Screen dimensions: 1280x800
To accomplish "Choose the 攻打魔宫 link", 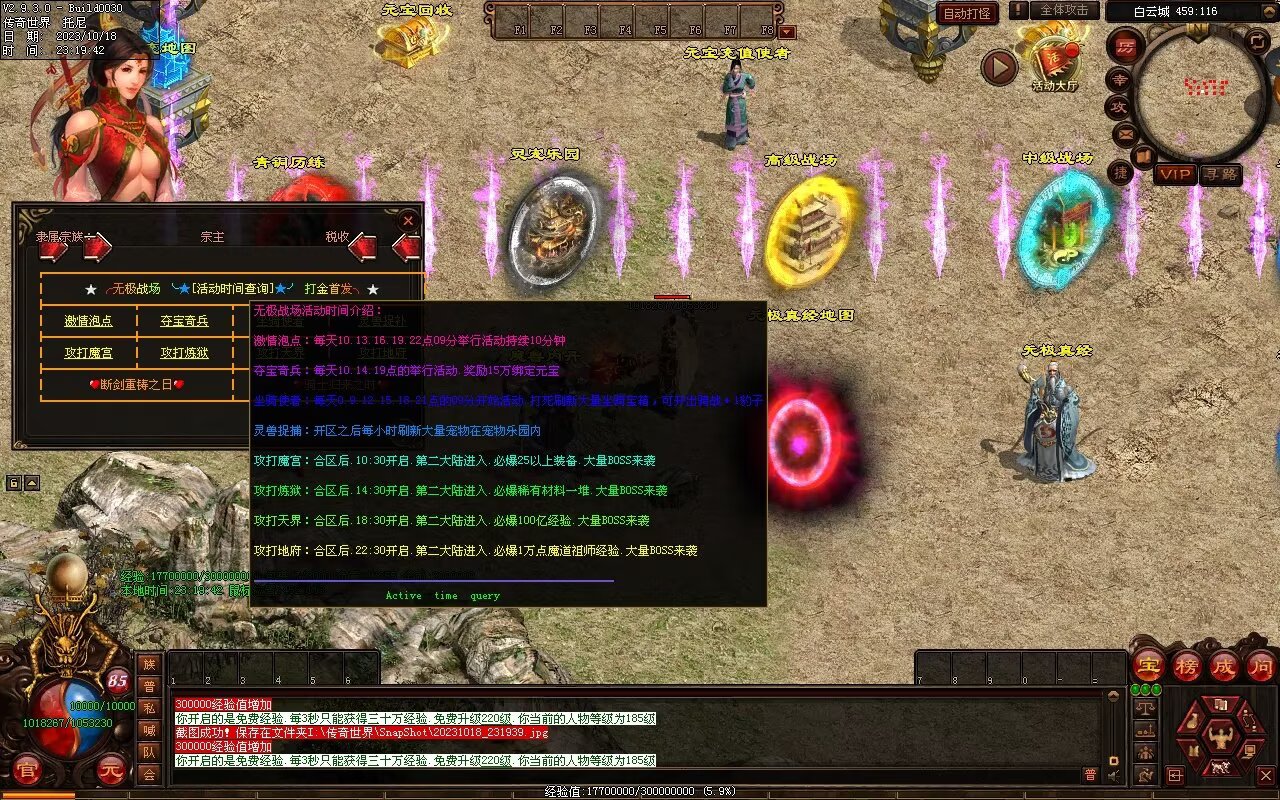I will (88, 353).
